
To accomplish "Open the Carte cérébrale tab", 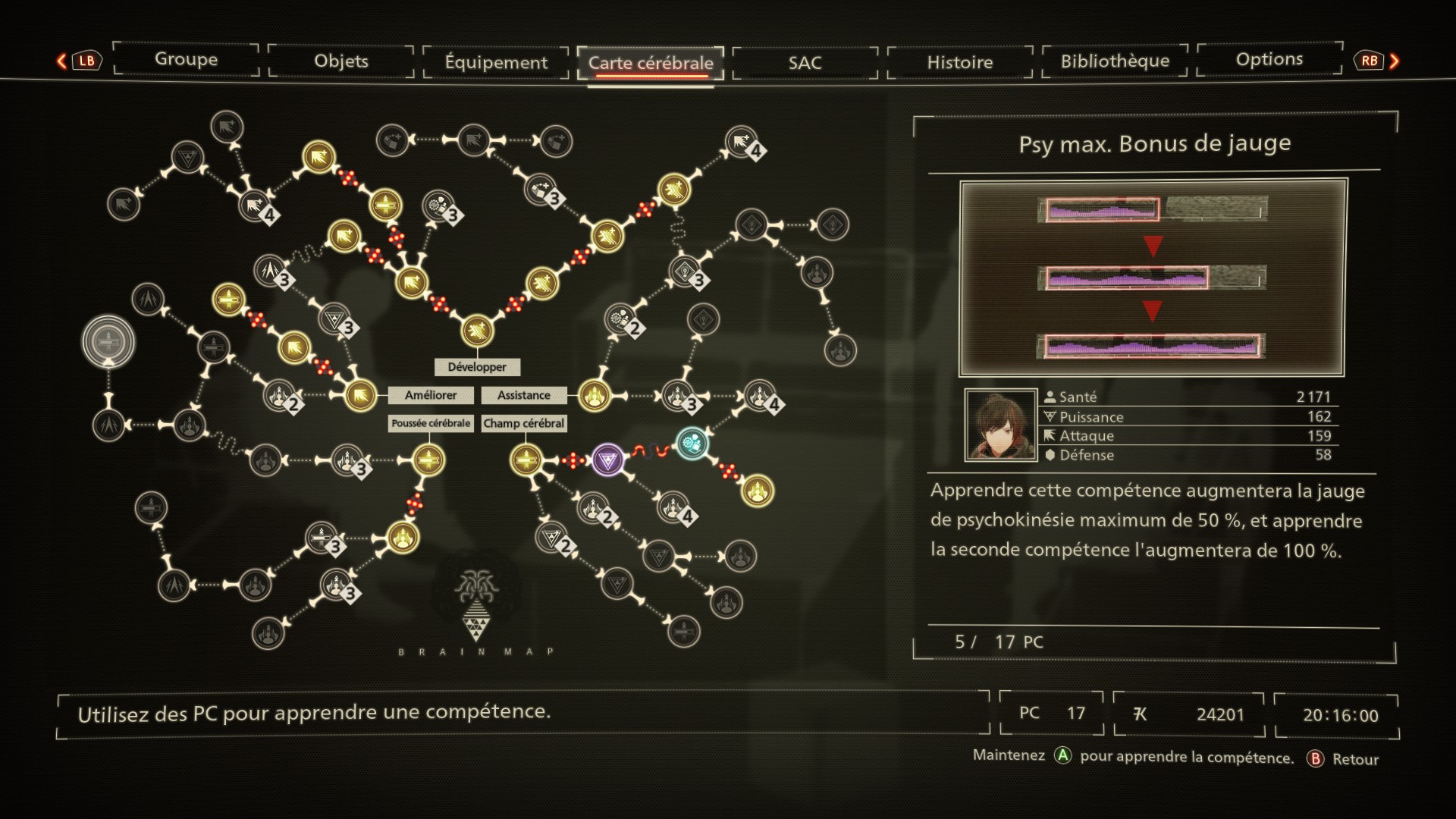I will tap(651, 63).
